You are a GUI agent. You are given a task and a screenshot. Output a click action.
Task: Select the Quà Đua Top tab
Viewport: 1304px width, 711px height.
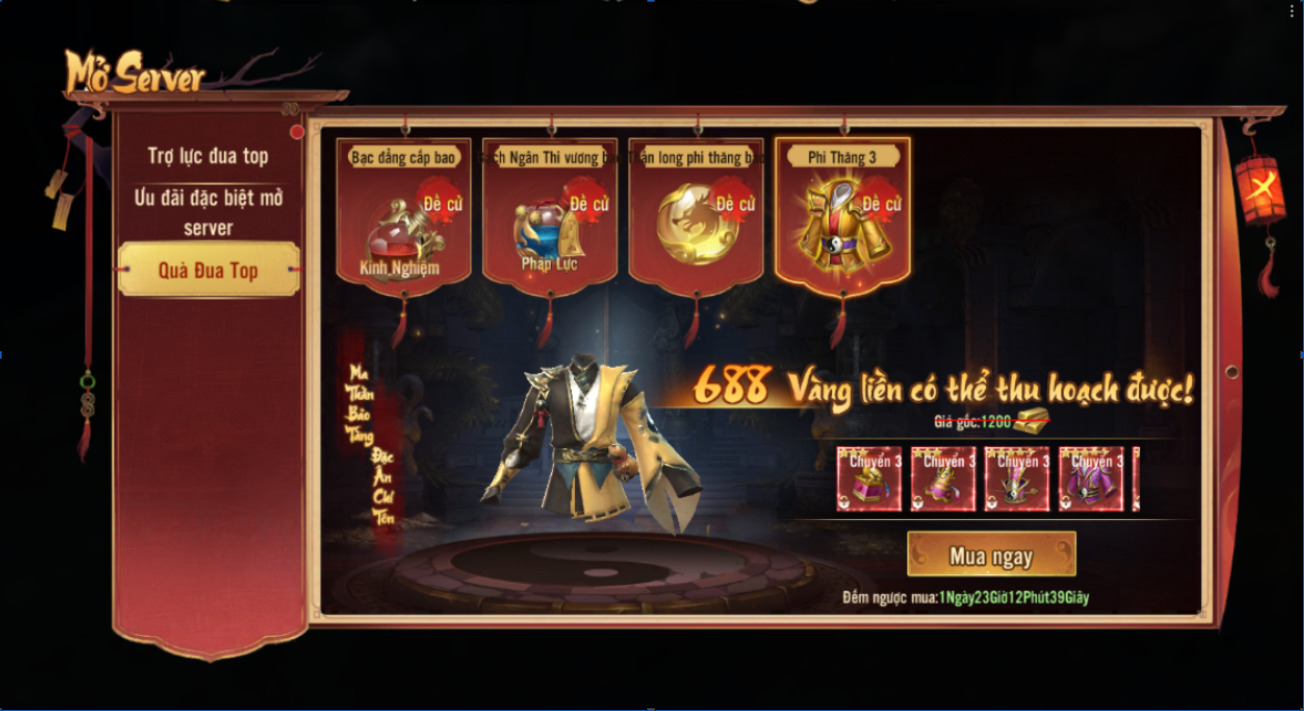[x=208, y=270]
